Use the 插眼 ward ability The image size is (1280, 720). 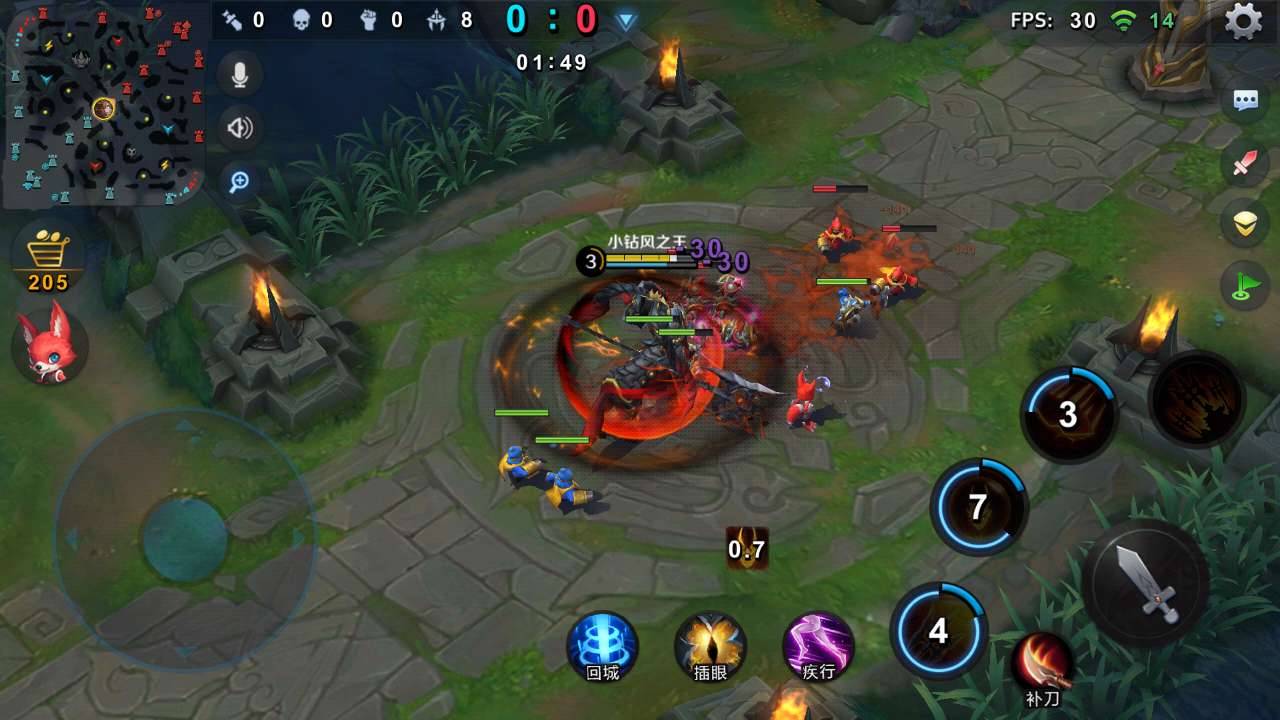pyautogui.click(x=710, y=647)
